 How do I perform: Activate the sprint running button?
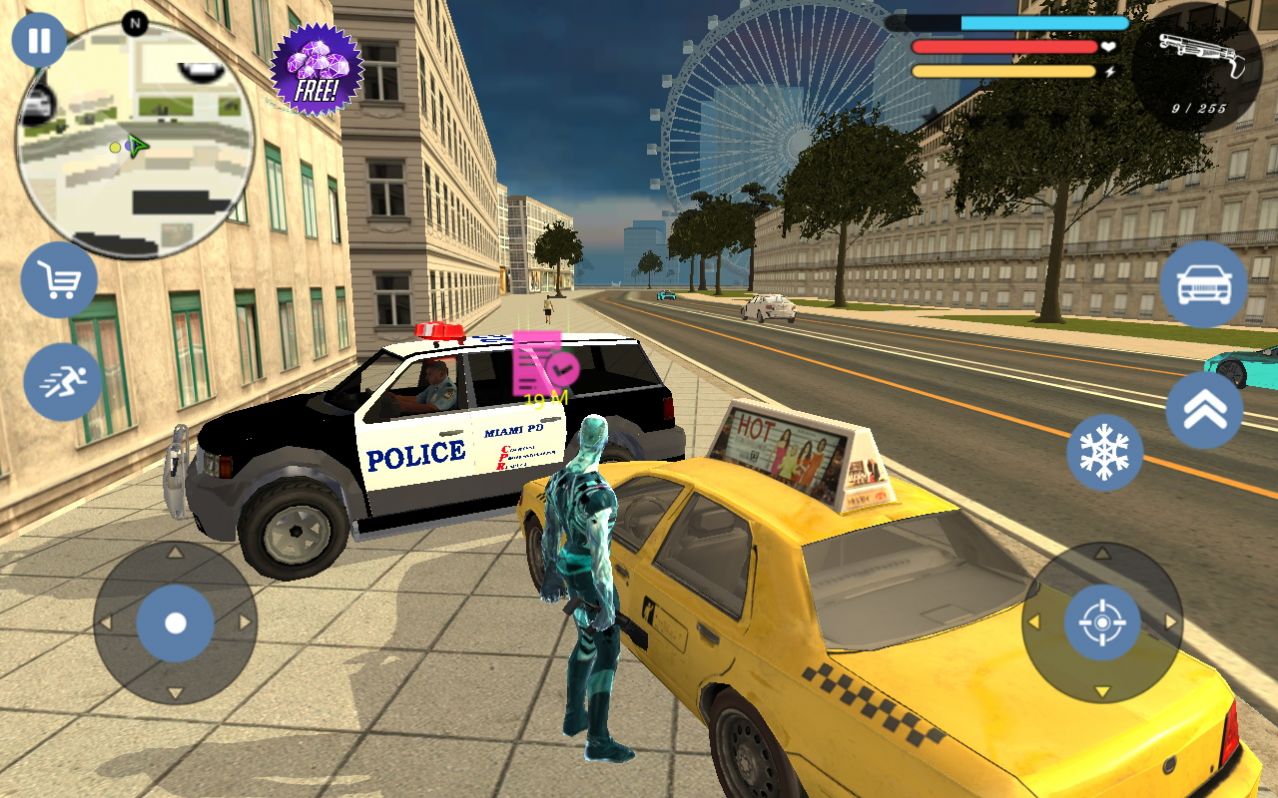(x=63, y=381)
